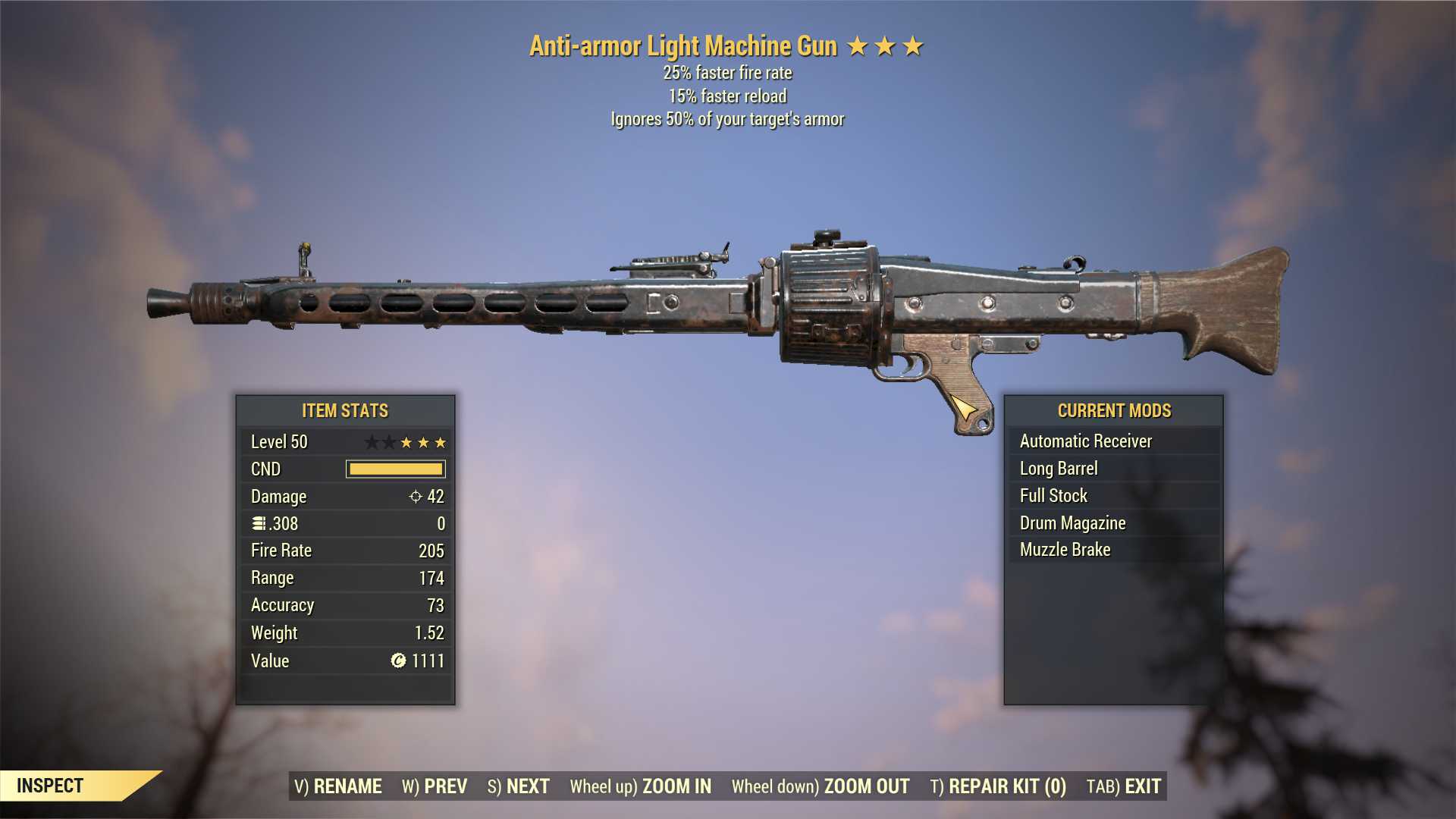Exit the inspect screen via EXIT
This screenshot has height=819, width=1456.
tap(1124, 786)
